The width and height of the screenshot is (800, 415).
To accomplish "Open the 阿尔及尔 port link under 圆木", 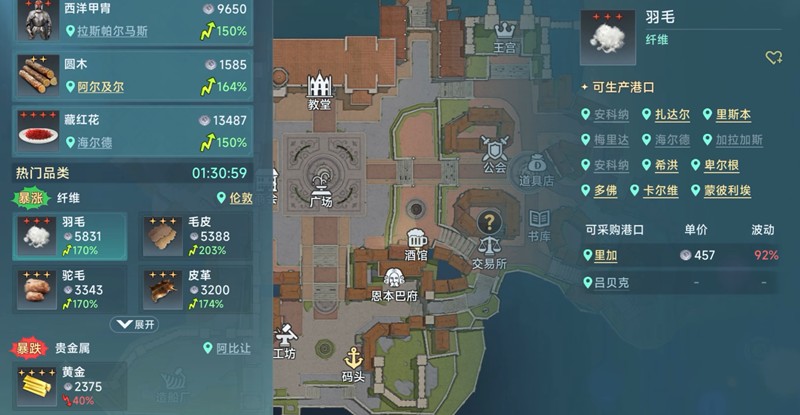I will [x=100, y=87].
